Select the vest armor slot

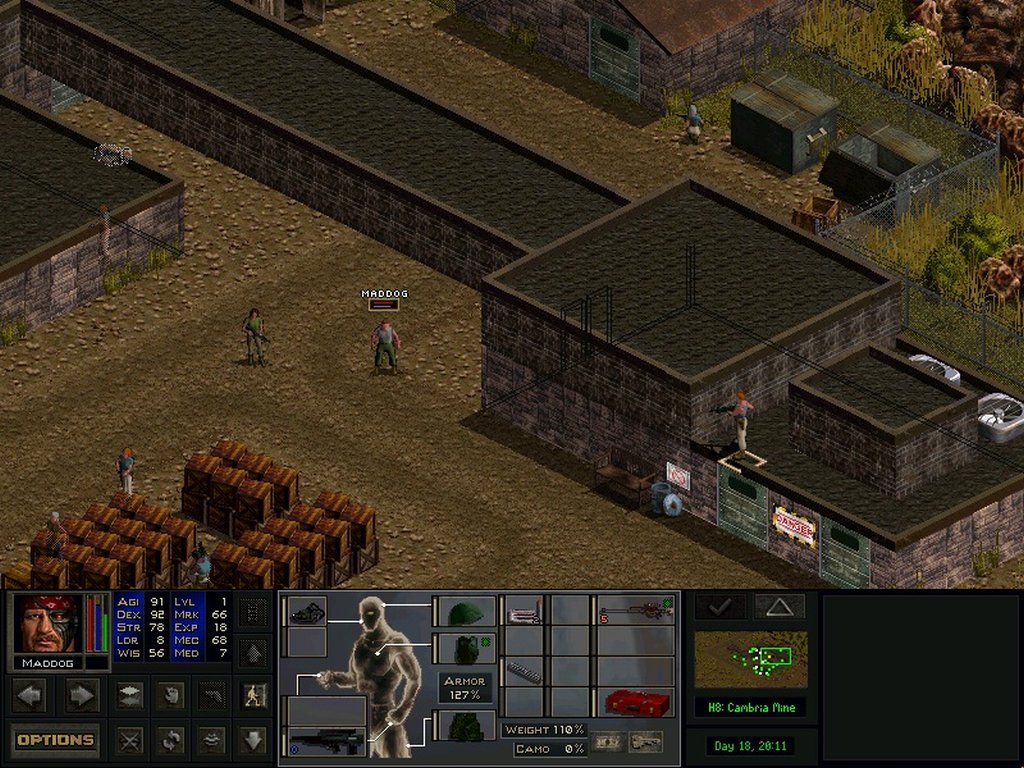463,649
